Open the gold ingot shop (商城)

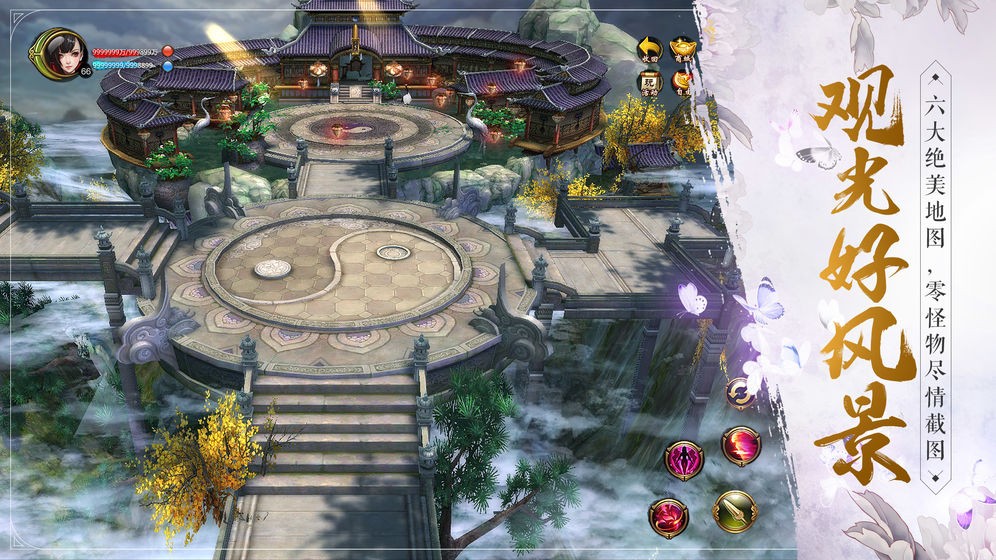click(x=682, y=49)
